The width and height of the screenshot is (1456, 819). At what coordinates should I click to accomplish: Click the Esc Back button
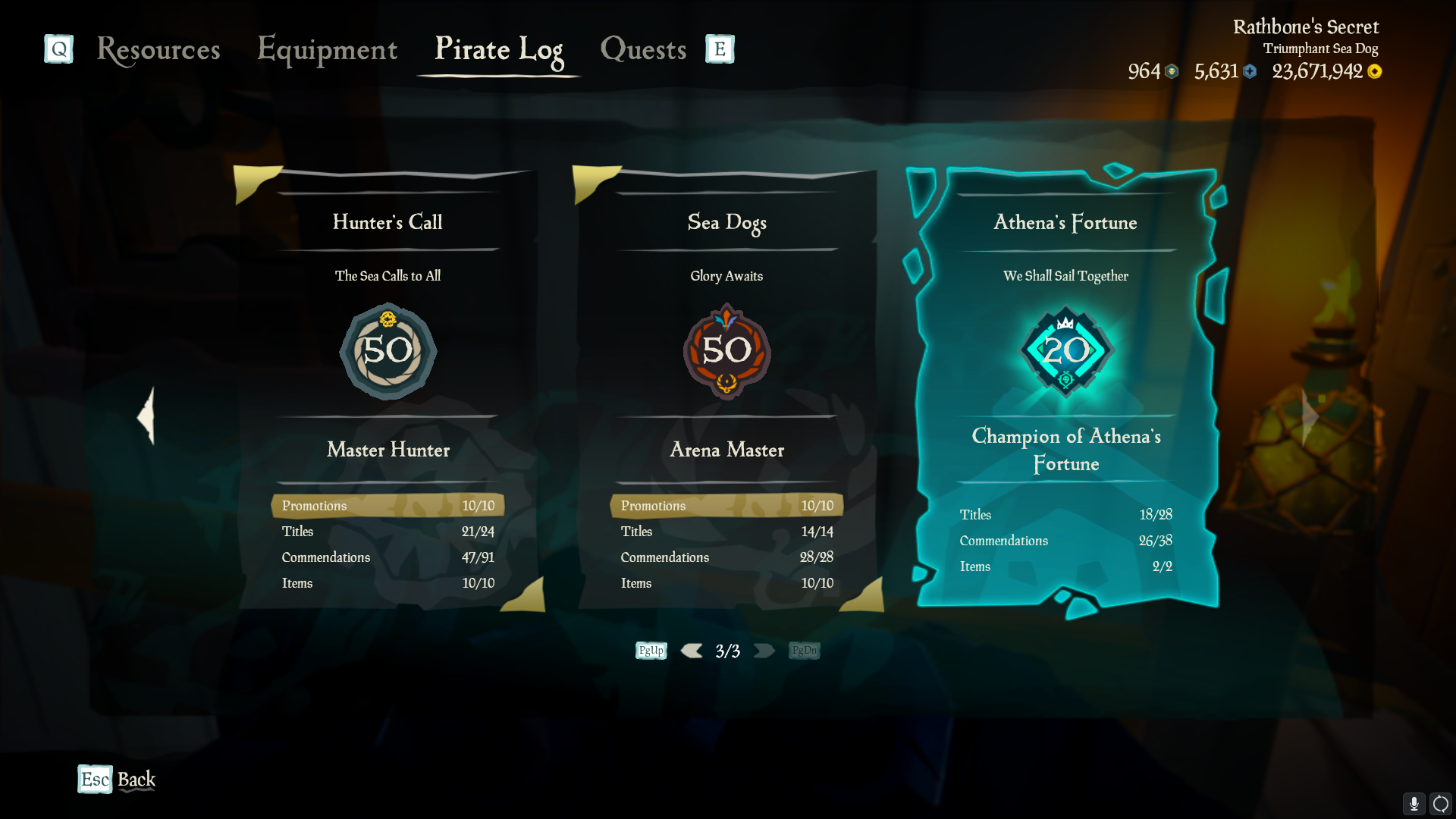coord(115,779)
